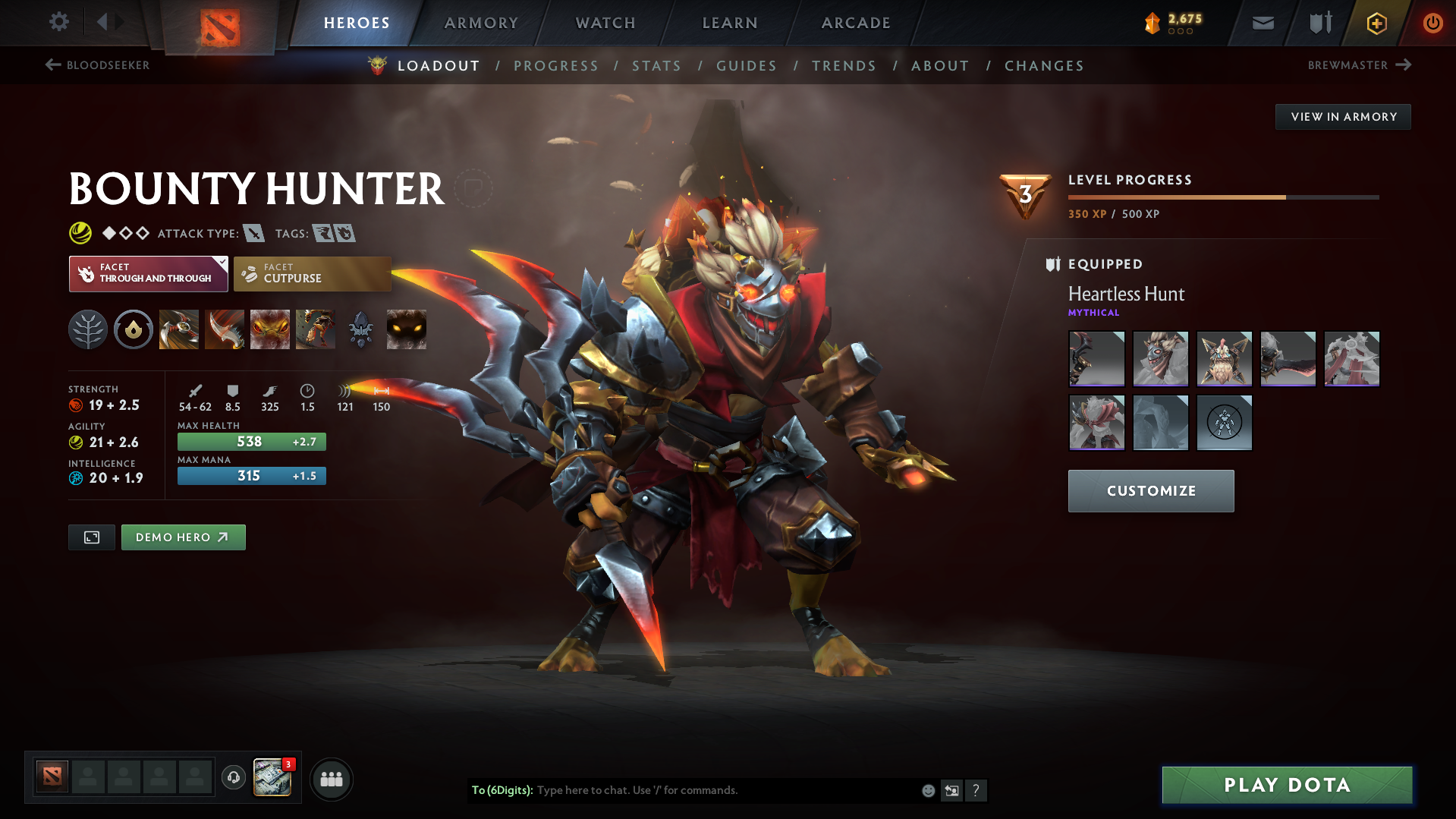Toggle the innate ability circle icon
This screenshot has width=1456, height=819.
click(133, 329)
